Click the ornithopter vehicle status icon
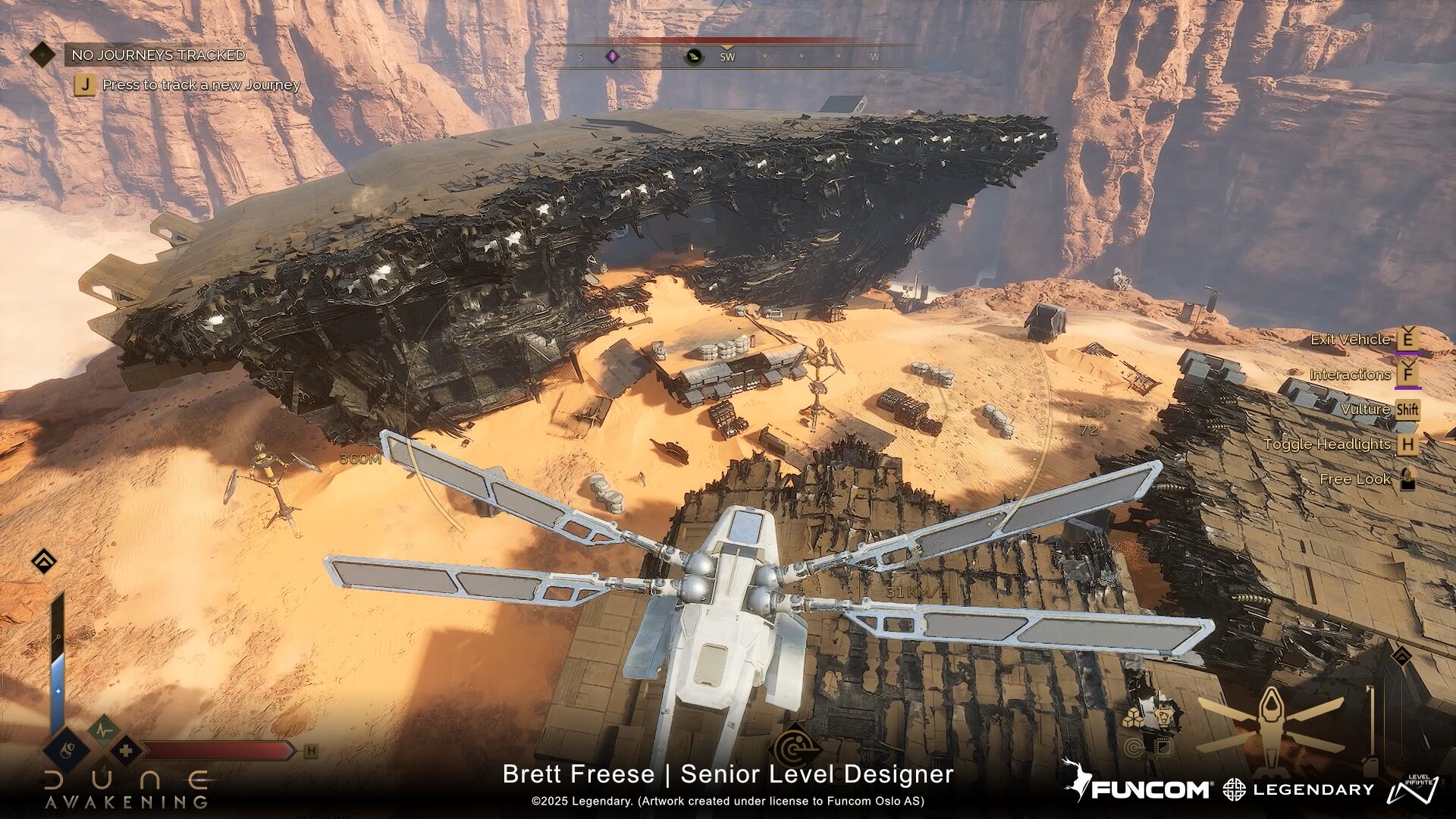 pyautogui.click(x=1269, y=720)
